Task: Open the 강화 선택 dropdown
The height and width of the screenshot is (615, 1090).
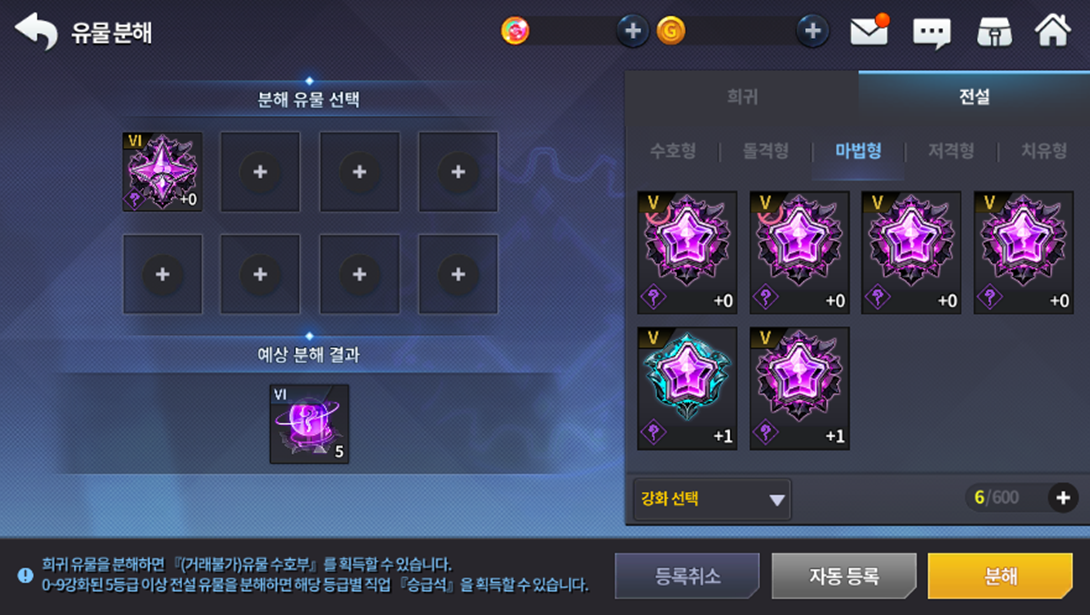Action: pos(712,499)
